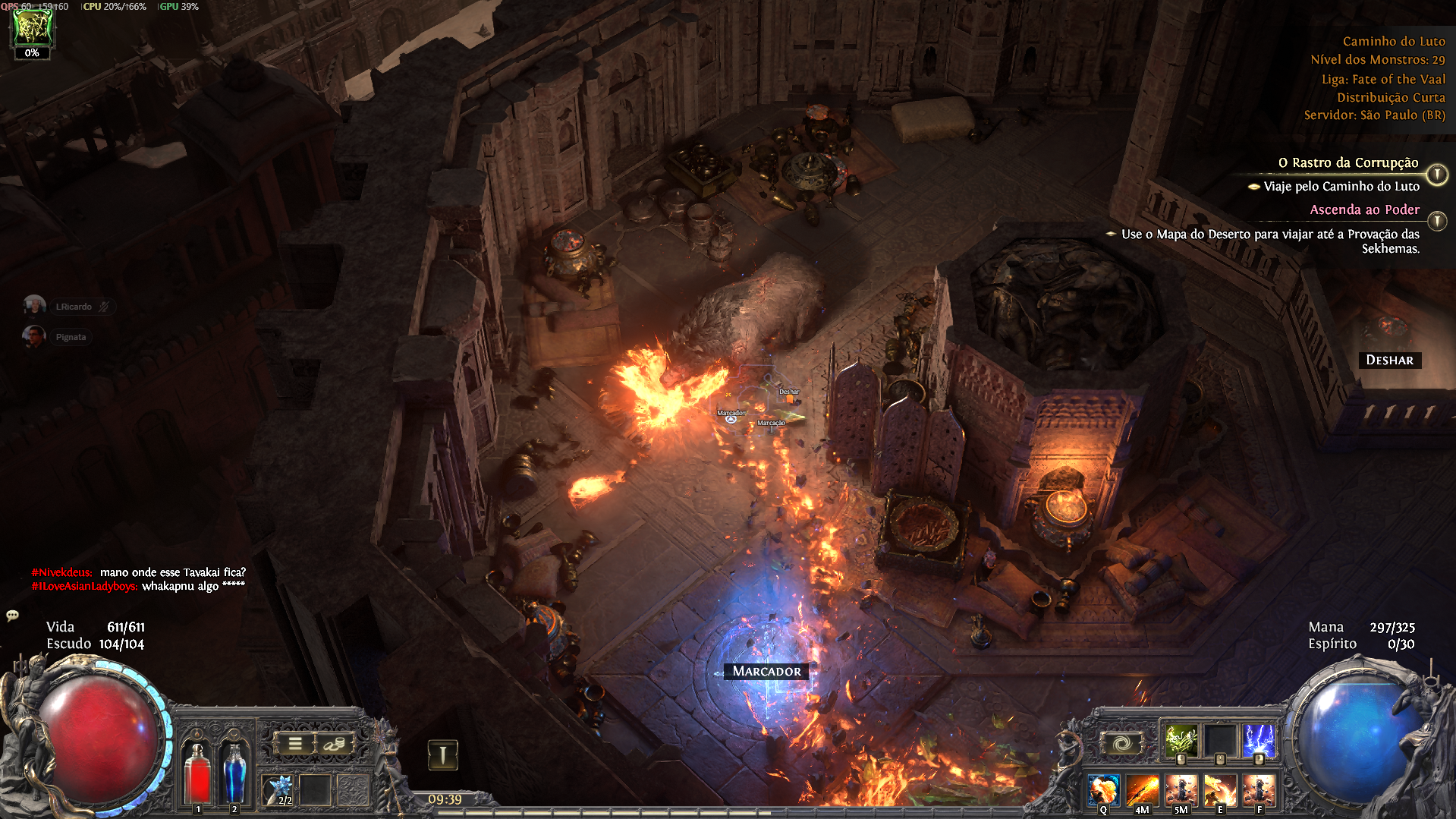1456x819 pixels.
Task: Click the green buff icon showing 0%
Action: [x=32, y=30]
